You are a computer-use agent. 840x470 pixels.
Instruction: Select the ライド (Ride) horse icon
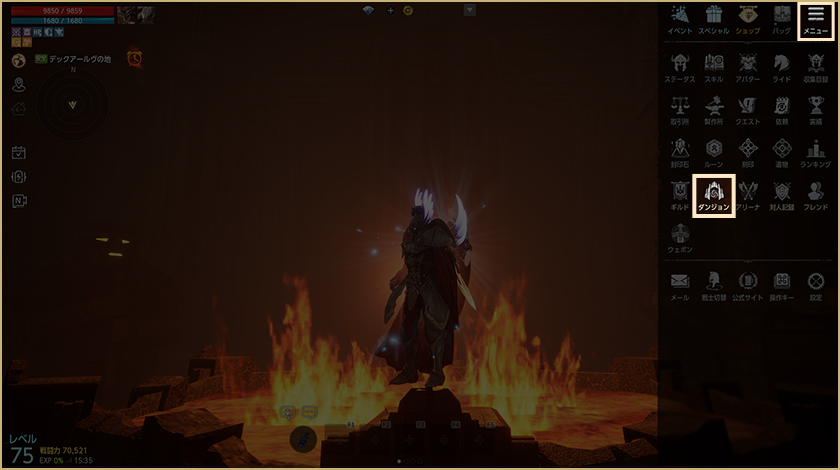point(781,66)
